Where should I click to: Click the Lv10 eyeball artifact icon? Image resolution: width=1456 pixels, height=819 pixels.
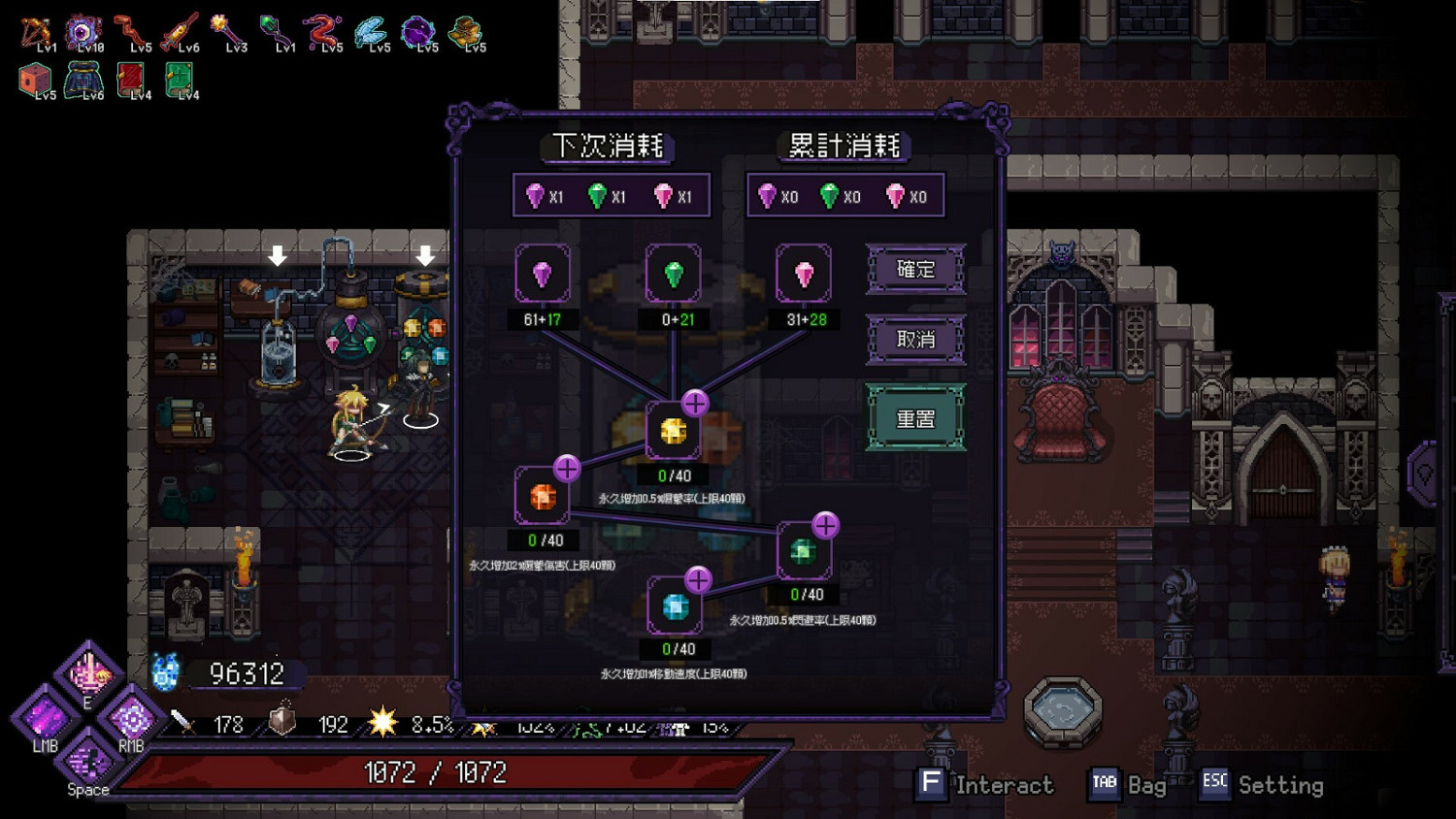tap(85, 27)
